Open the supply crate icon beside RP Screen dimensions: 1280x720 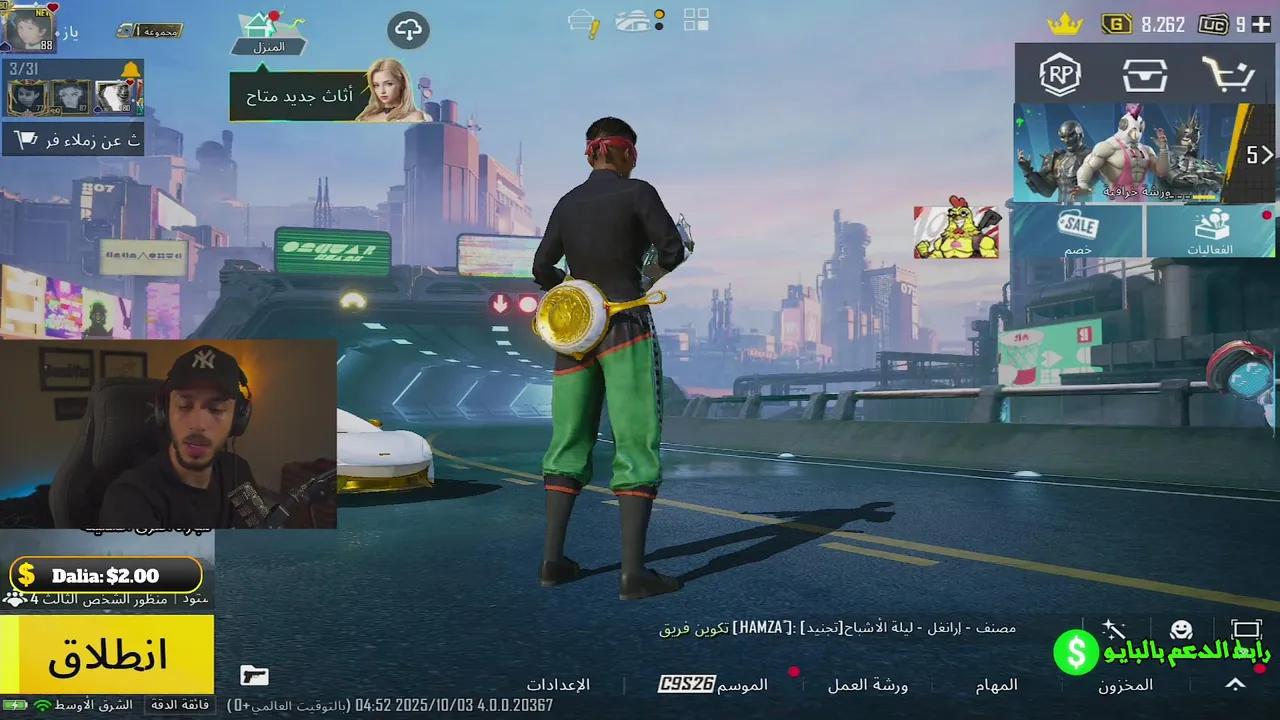(x=1146, y=72)
